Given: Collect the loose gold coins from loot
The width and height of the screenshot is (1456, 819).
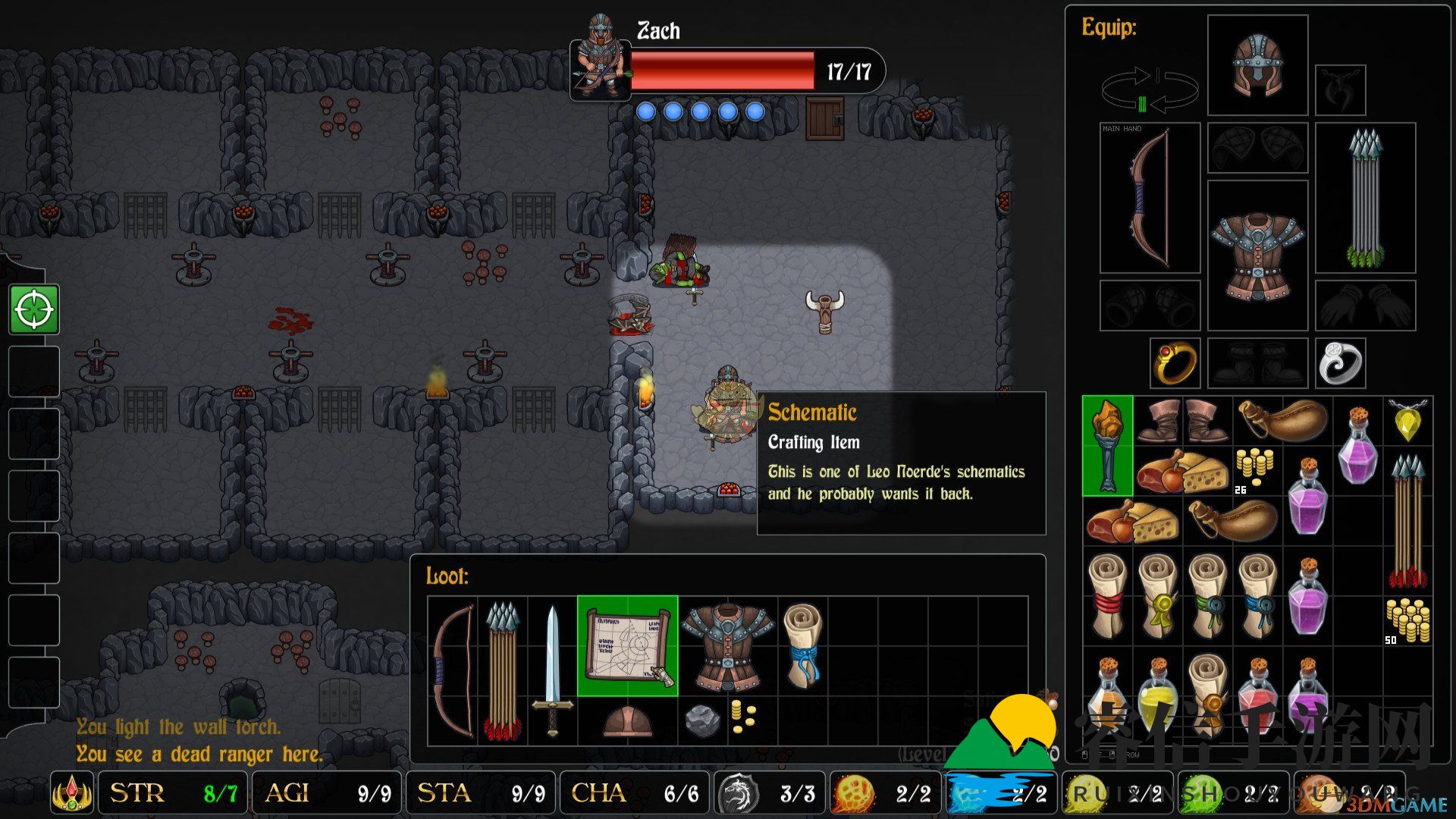Looking at the screenshot, I should pos(743,716).
